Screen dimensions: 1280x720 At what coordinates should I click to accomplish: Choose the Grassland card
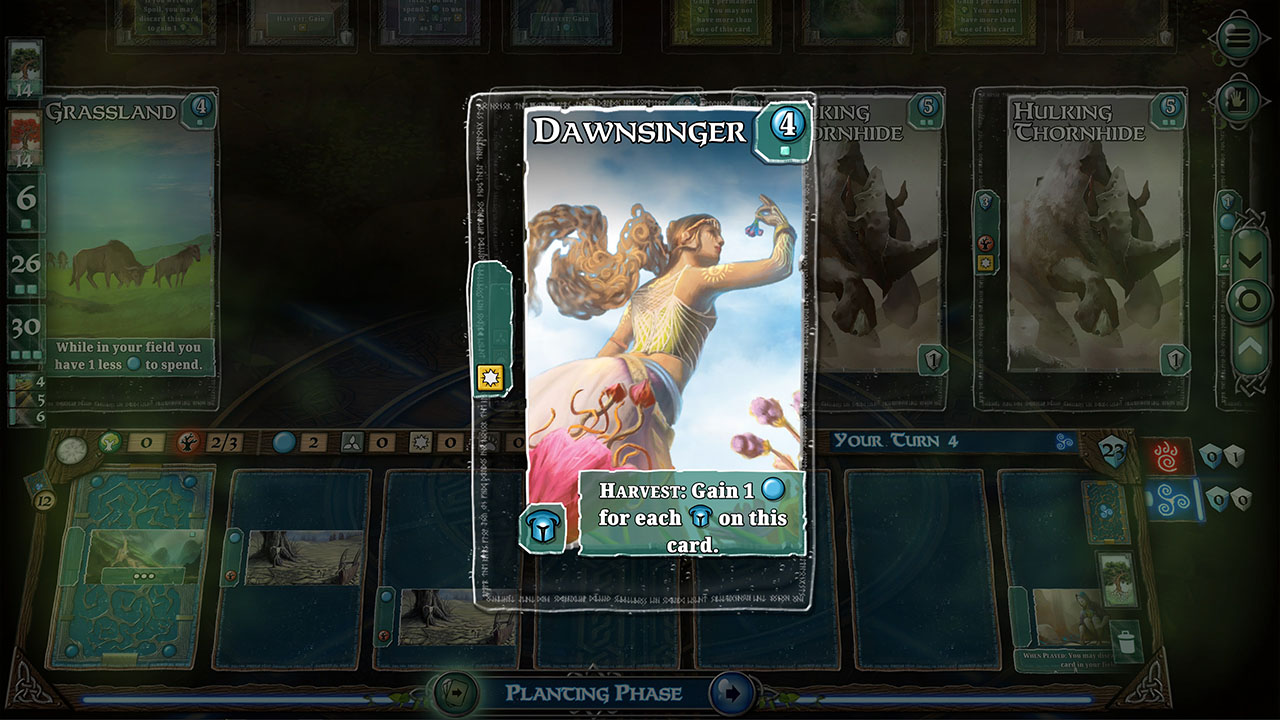tap(130, 240)
